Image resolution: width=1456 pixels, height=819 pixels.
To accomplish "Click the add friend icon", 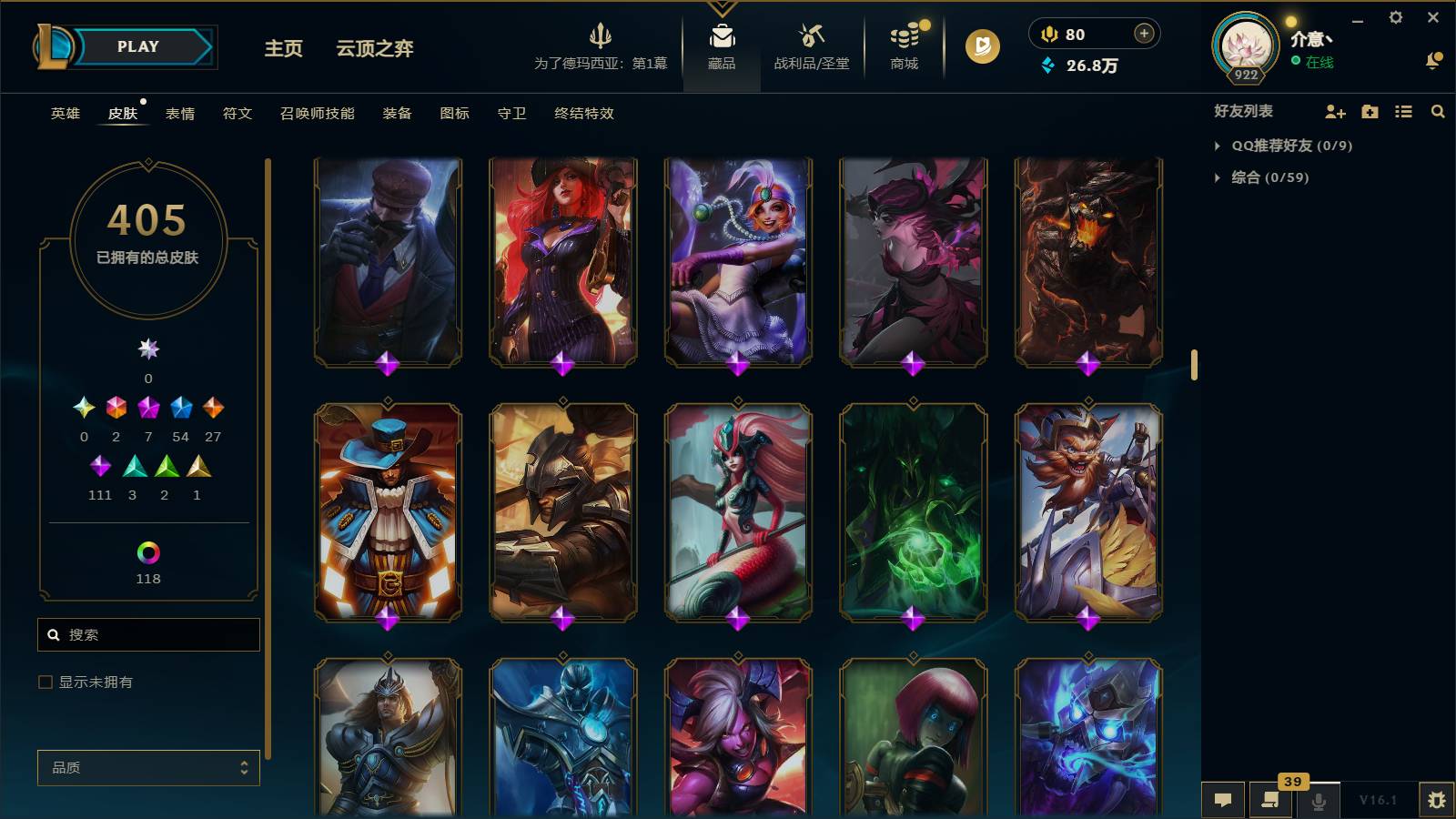I will coord(1334,112).
